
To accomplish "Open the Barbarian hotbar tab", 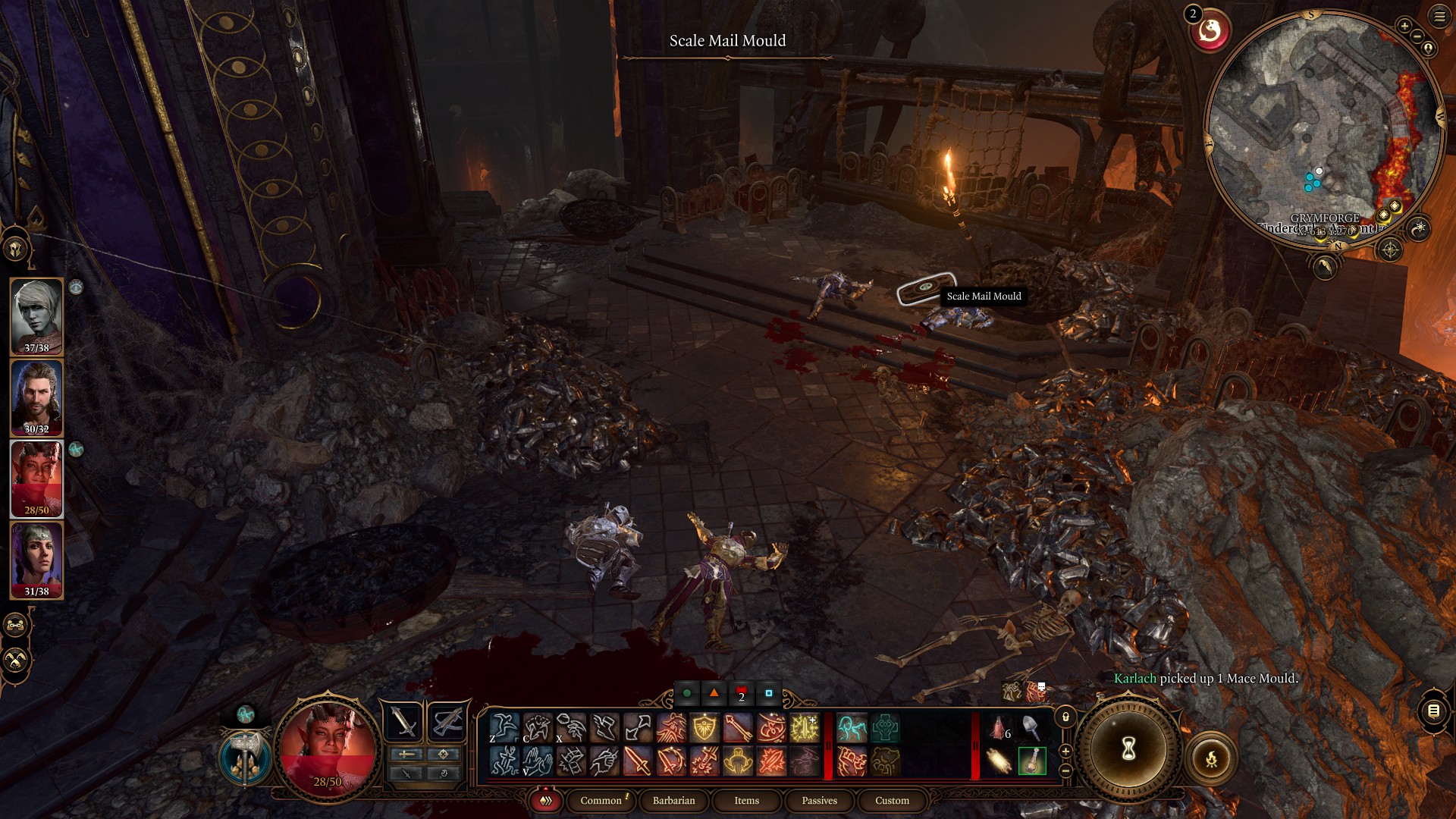I will (673, 801).
